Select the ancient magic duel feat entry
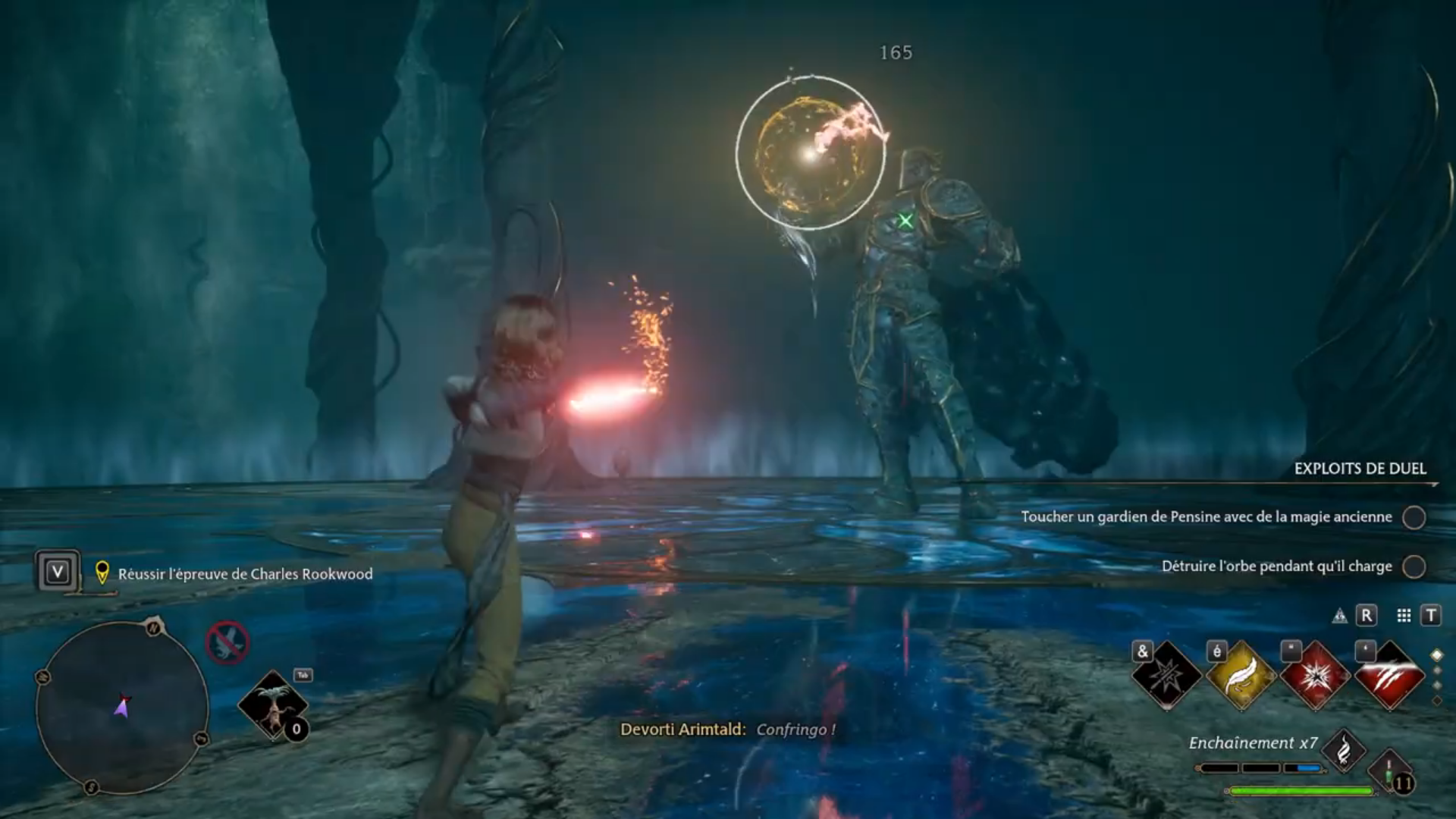Image resolution: width=1456 pixels, height=819 pixels. click(1207, 517)
